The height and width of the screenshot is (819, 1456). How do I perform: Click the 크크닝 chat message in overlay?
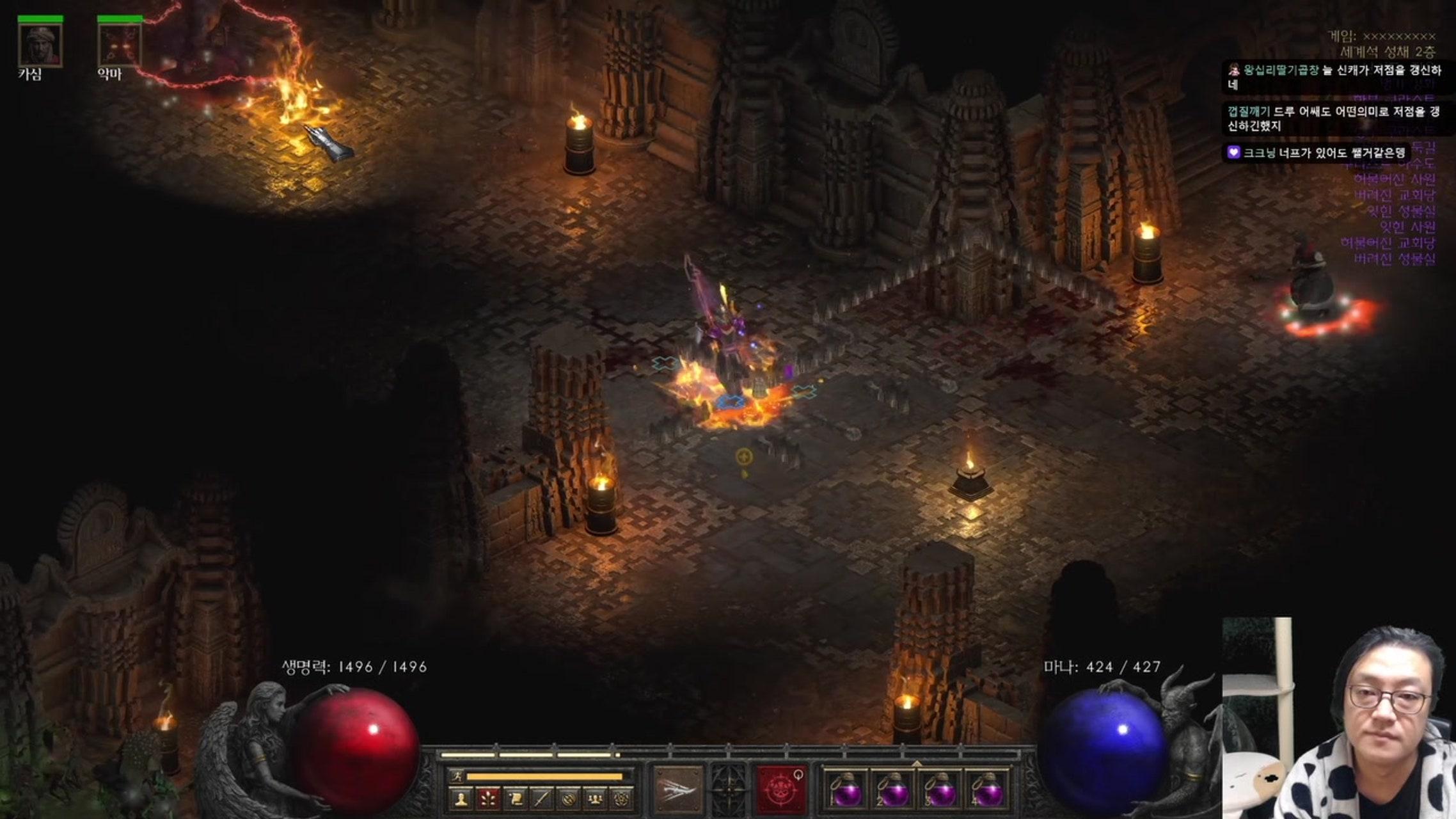tap(1317, 153)
